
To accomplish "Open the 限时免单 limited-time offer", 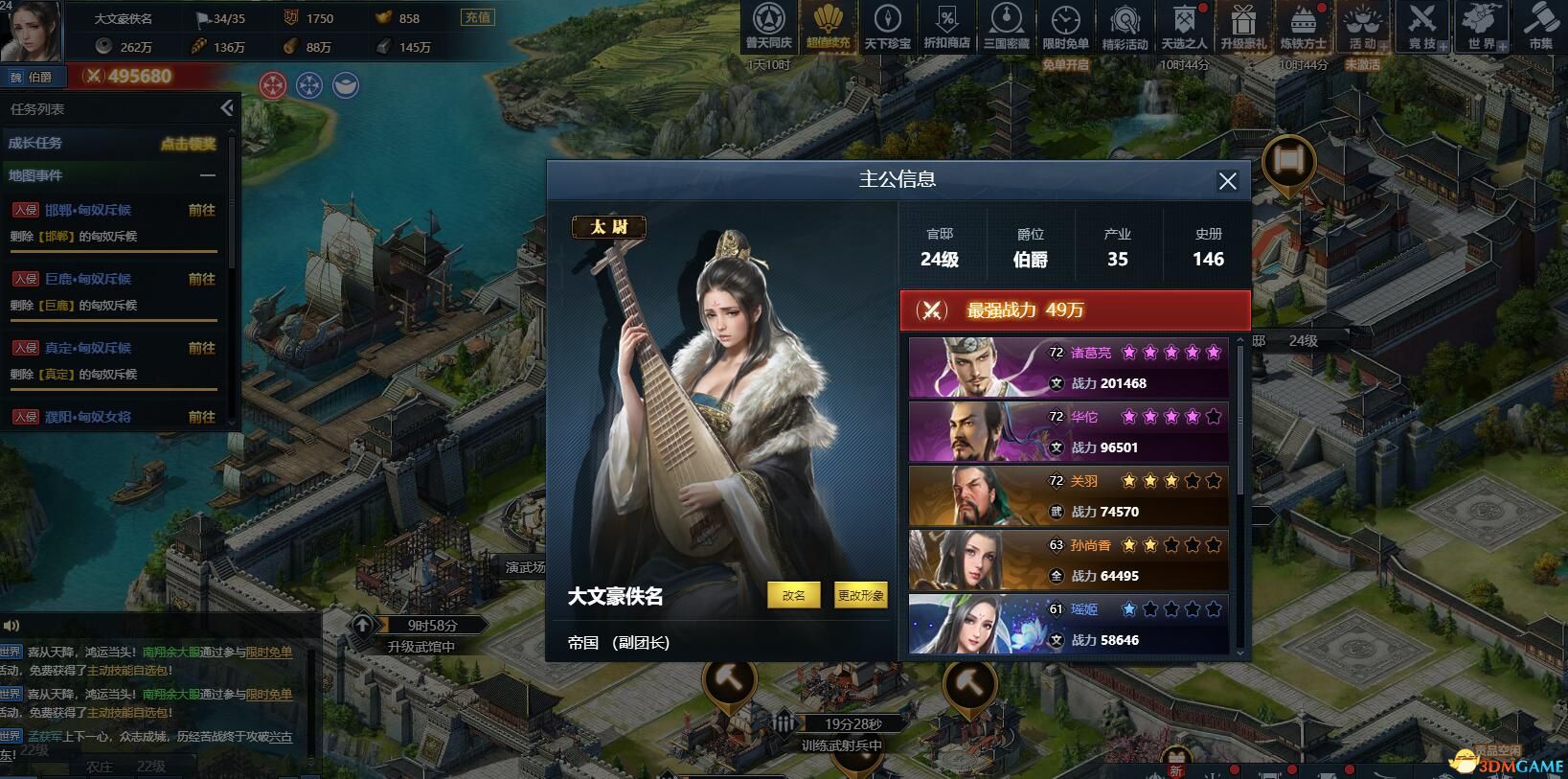I will click(1066, 27).
